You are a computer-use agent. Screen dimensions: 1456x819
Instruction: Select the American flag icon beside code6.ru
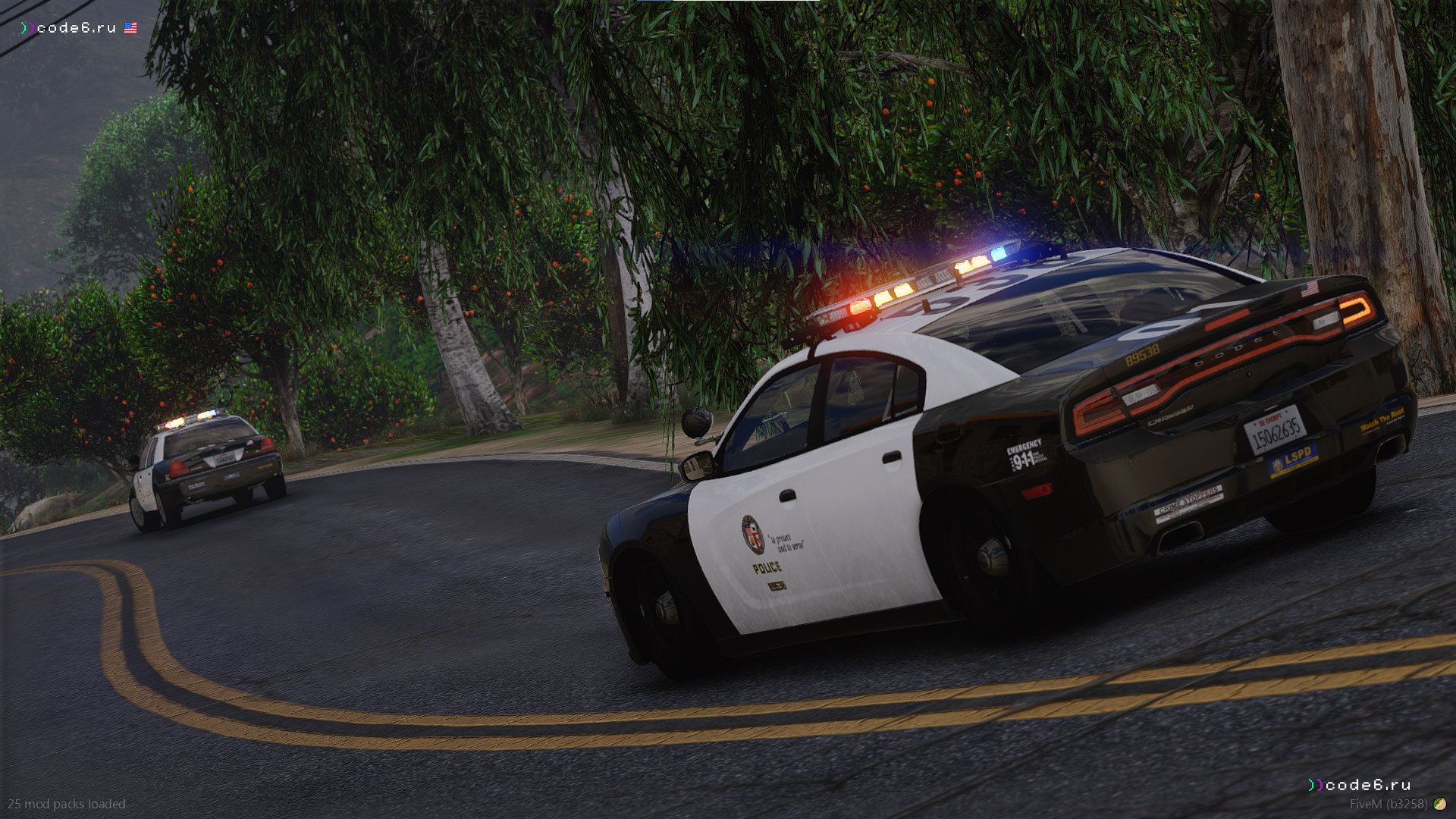(x=130, y=28)
